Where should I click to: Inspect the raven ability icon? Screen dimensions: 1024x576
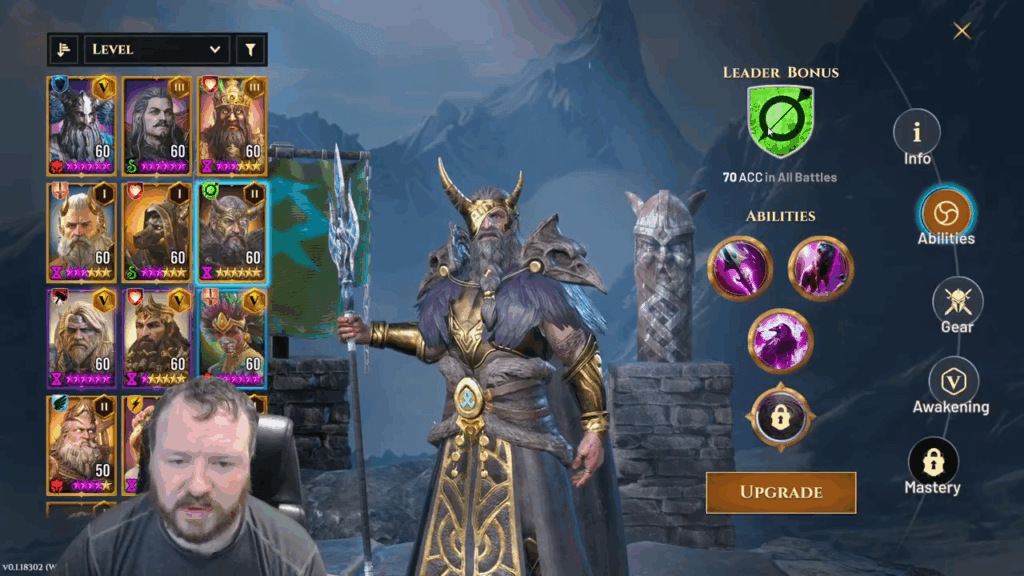click(780, 340)
